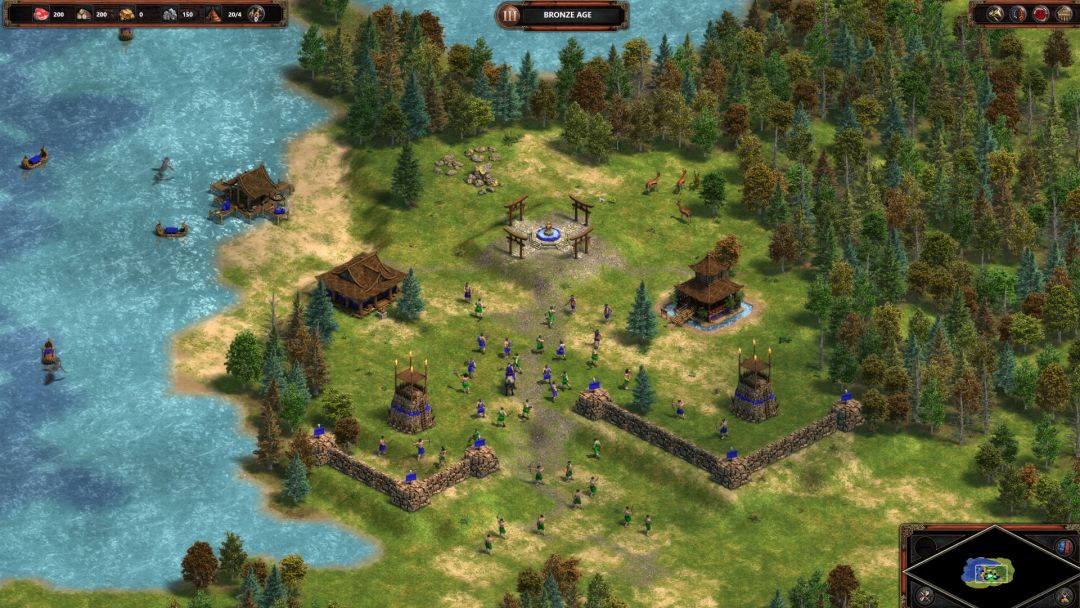Select the red circular icon in top bar
Viewport: 1080px width, 608px height.
1040,14
